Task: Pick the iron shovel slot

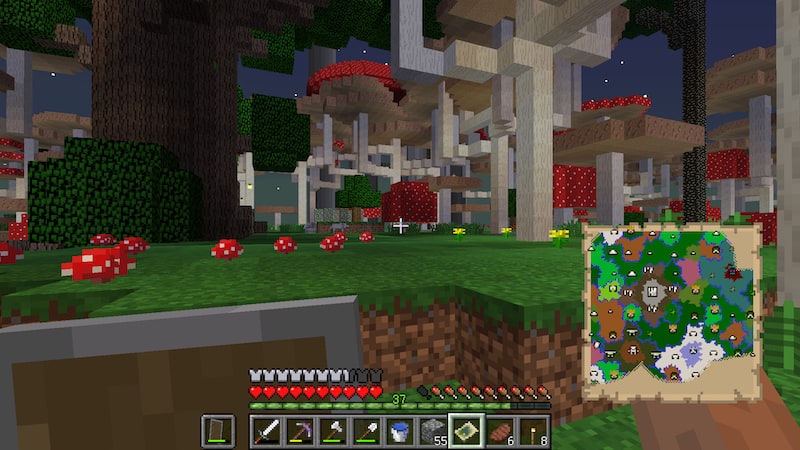Action: tap(366, 432)
